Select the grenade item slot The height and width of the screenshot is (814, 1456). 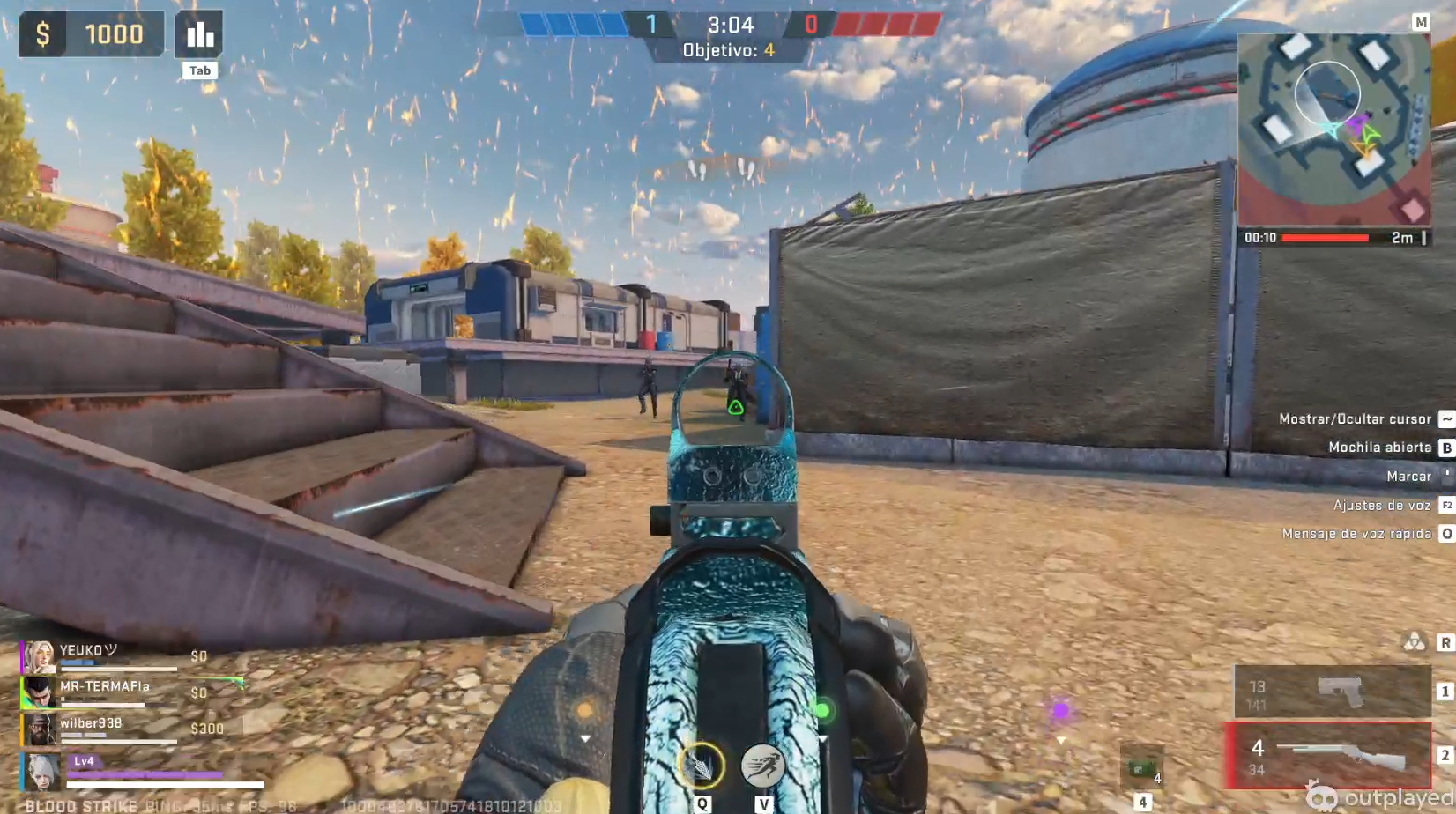[x=1141, y=768]
